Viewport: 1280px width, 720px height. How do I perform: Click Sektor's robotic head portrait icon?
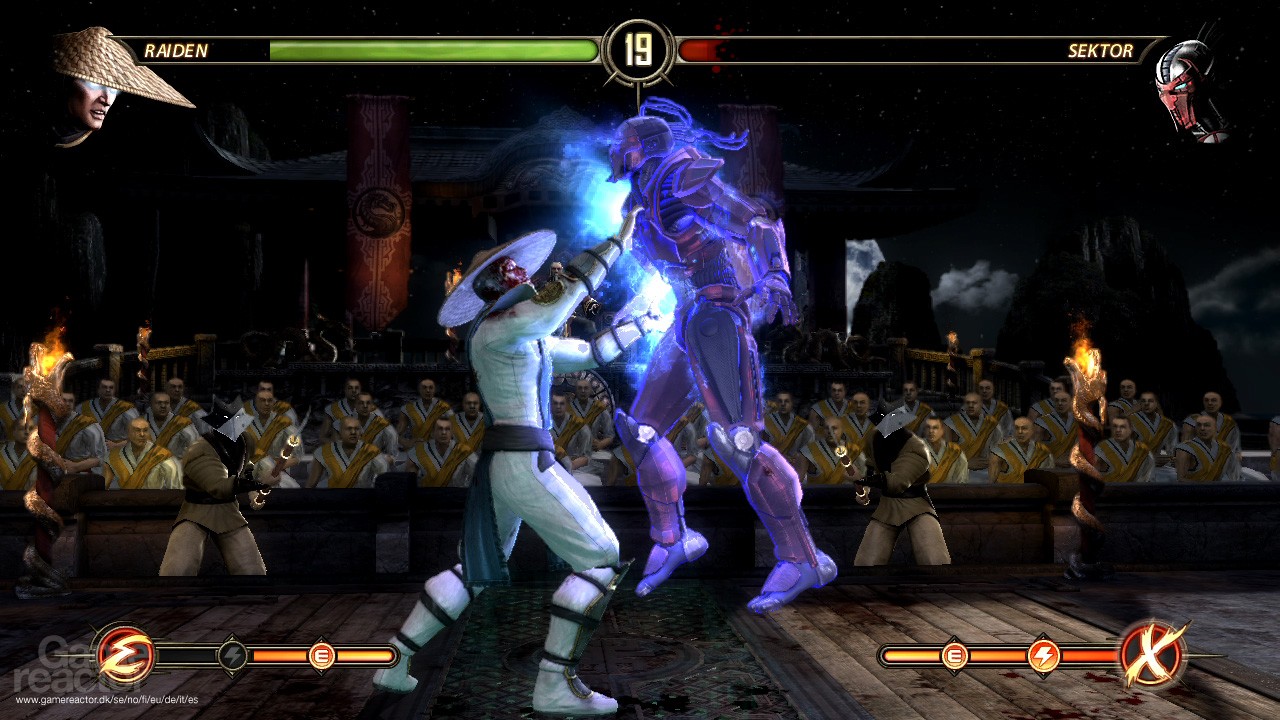[1185, 75]
